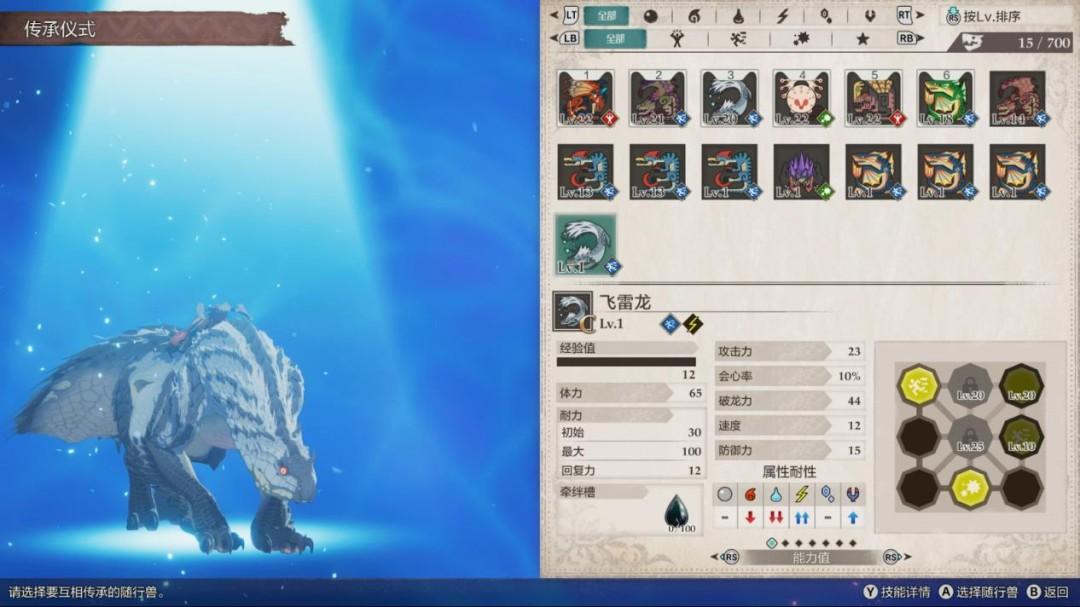Viewport: 1080px width, 607px height.
Task: Switch to the fire swirl element filter
Action: (x=695, y=16)
